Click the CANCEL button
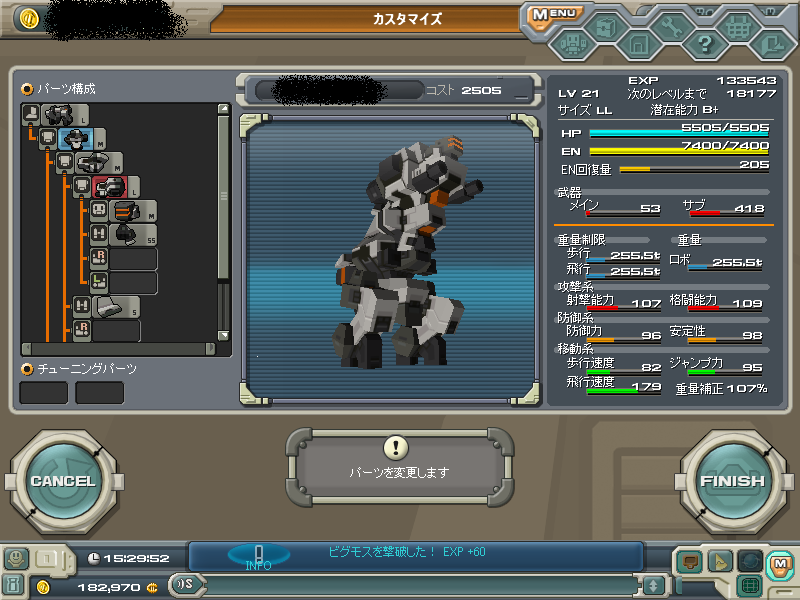 [62, 481]
